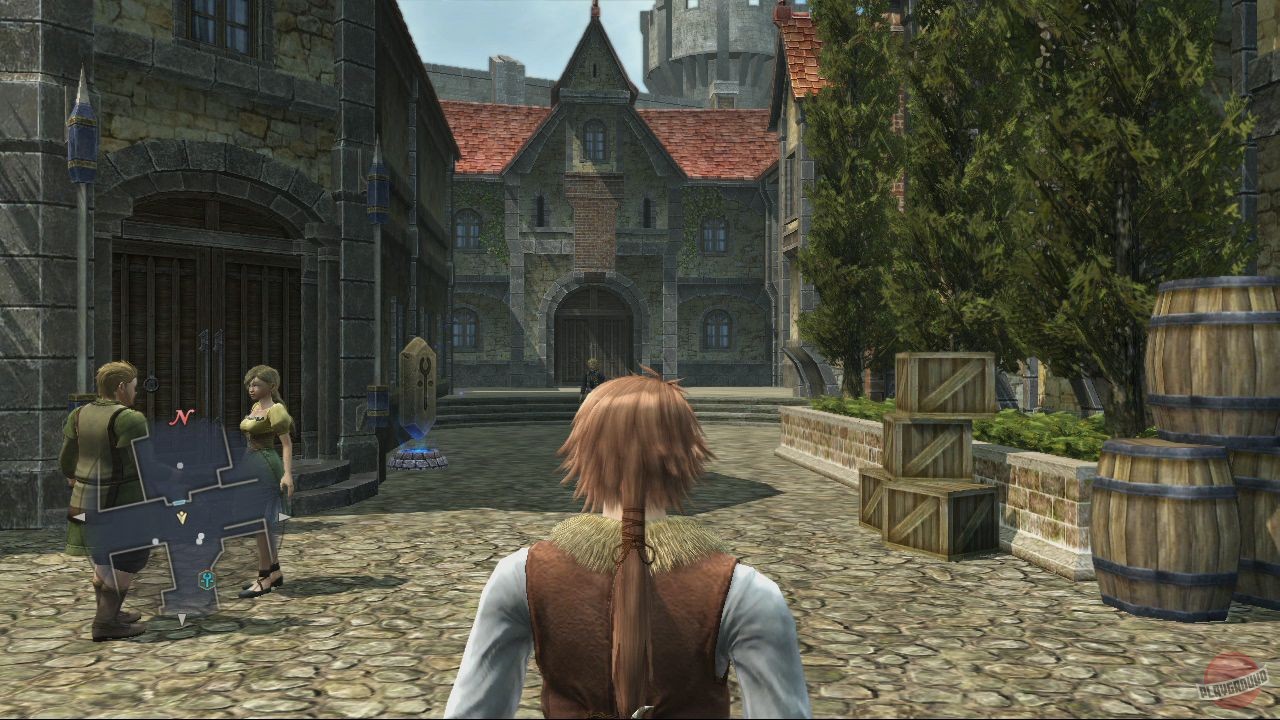Click the red N compass marker above the minimap
This screenshot has width=1280, height=720.
click(182, 416)
